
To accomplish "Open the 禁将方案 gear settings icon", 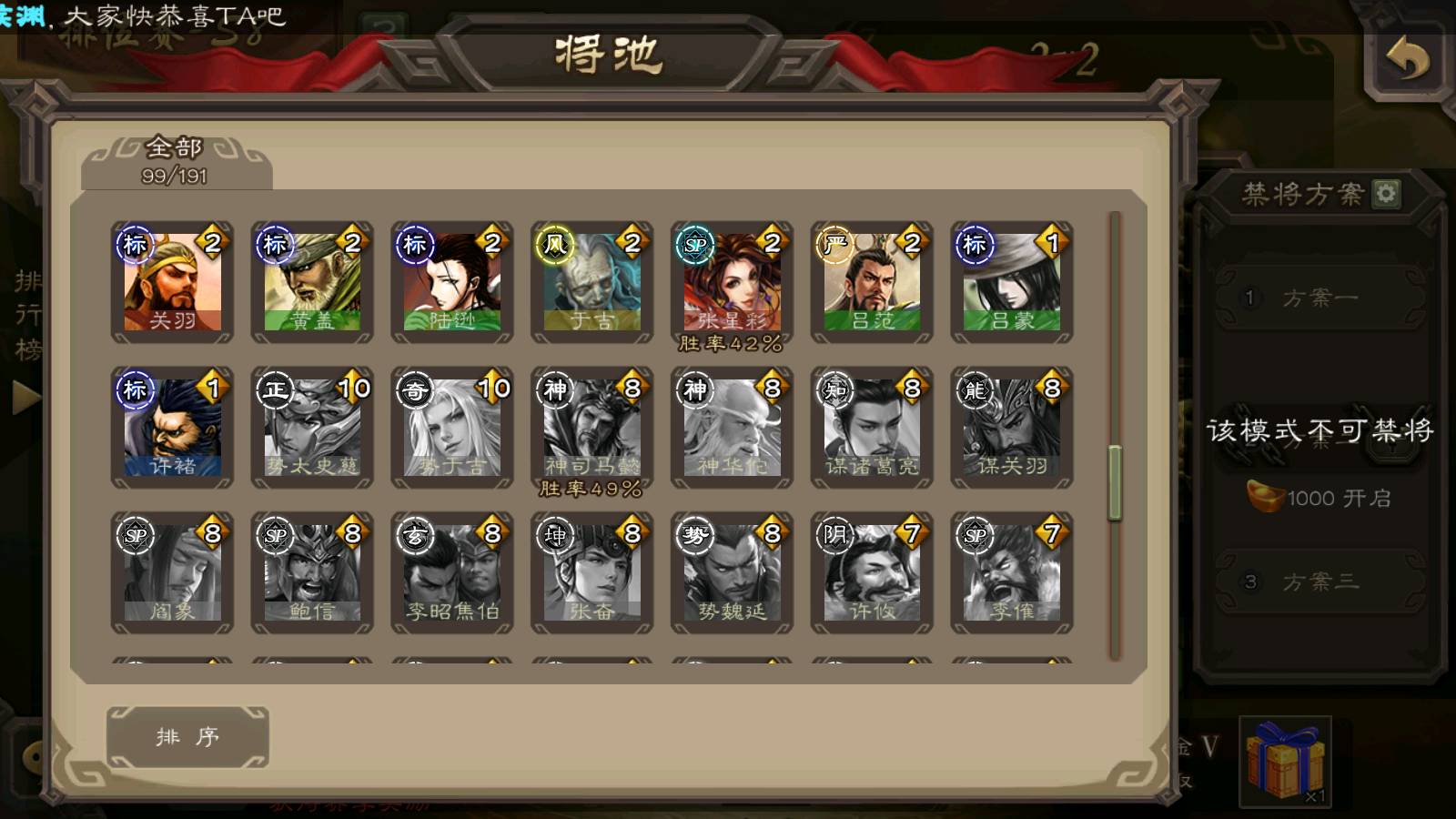I will tap(1386, 194).
